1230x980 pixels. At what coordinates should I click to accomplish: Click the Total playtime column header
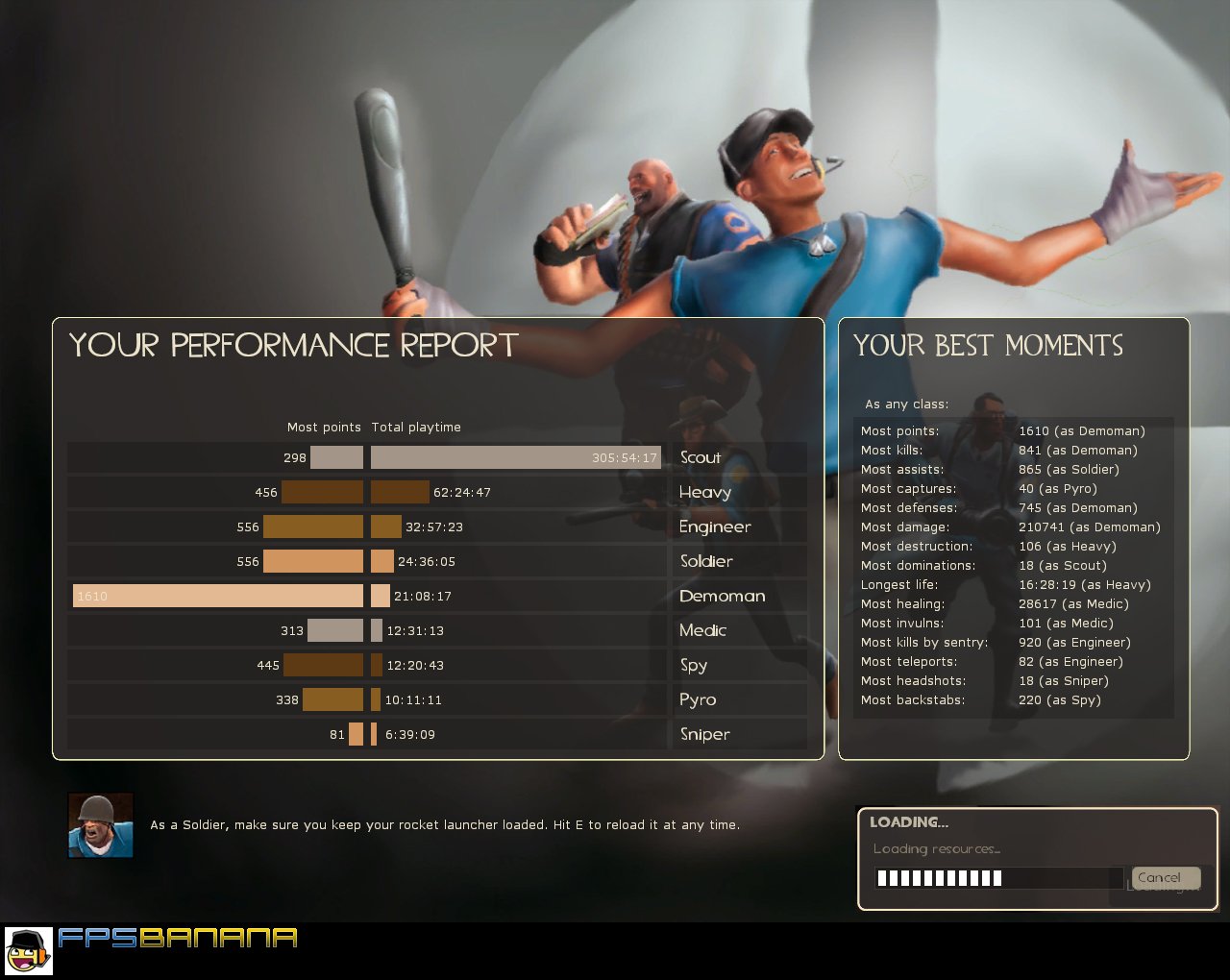pos(416,427)
